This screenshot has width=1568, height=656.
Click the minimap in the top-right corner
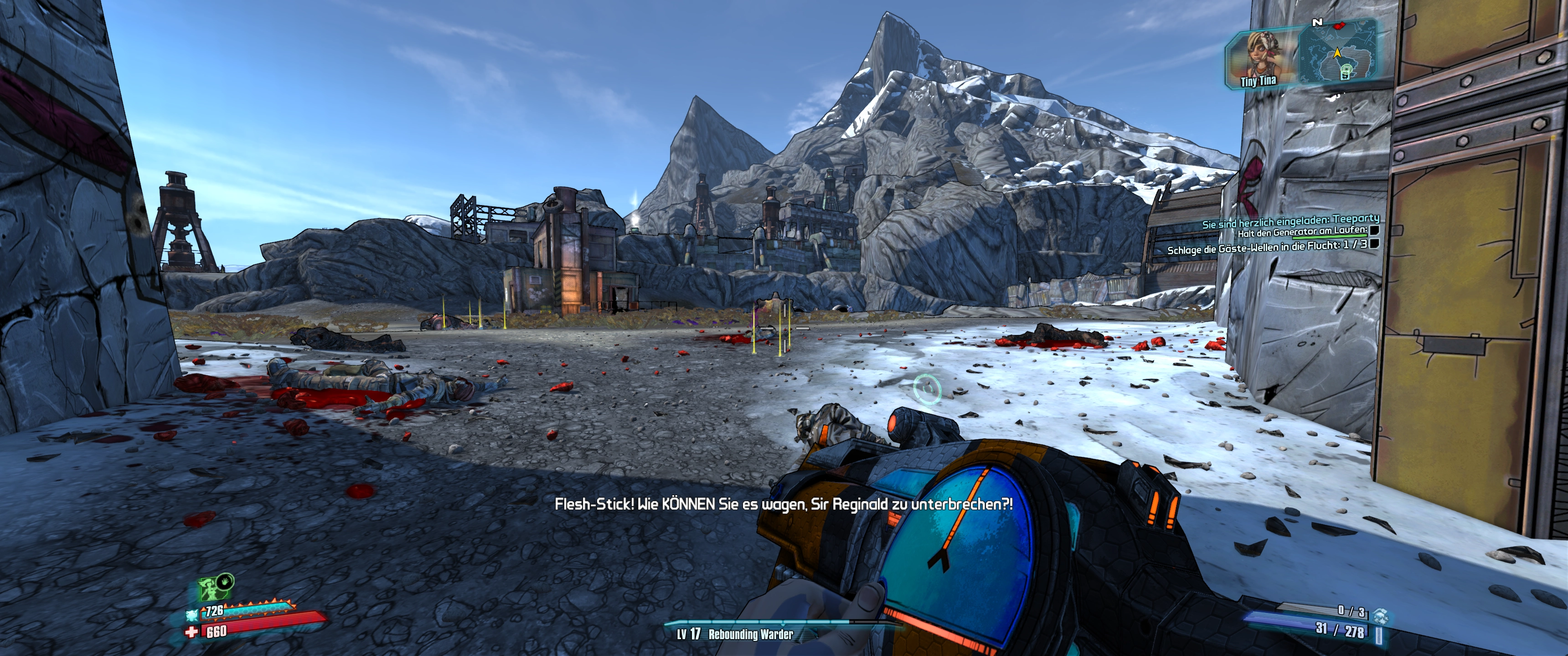[x=1337, y=52]
